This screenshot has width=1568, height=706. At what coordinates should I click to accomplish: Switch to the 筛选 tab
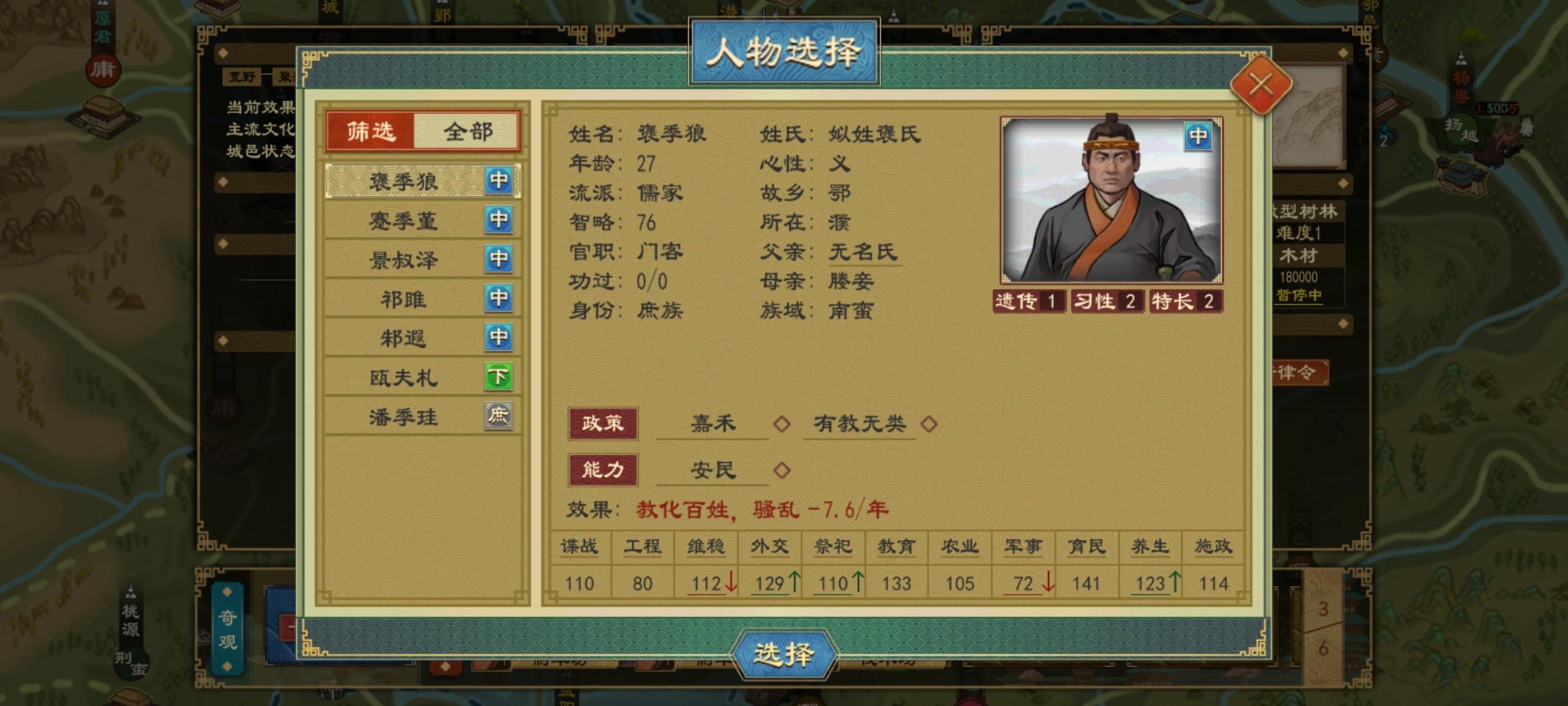tap(371, 131)
